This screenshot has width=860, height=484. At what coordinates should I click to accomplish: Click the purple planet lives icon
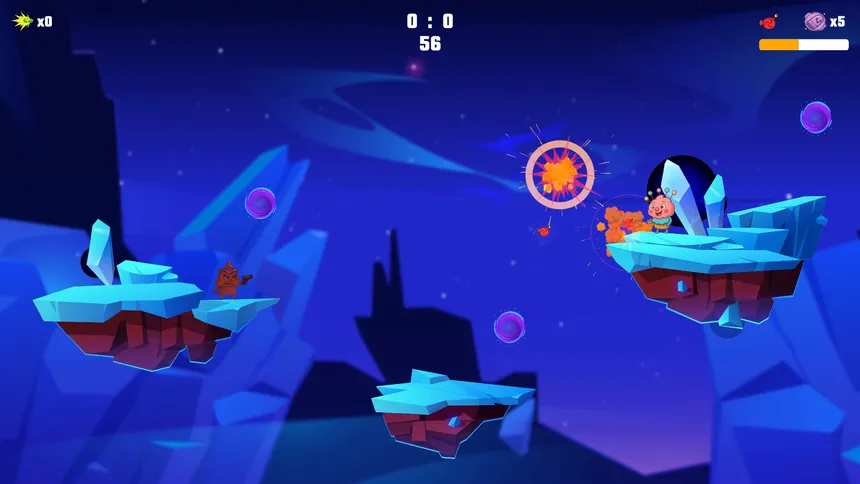814,21
